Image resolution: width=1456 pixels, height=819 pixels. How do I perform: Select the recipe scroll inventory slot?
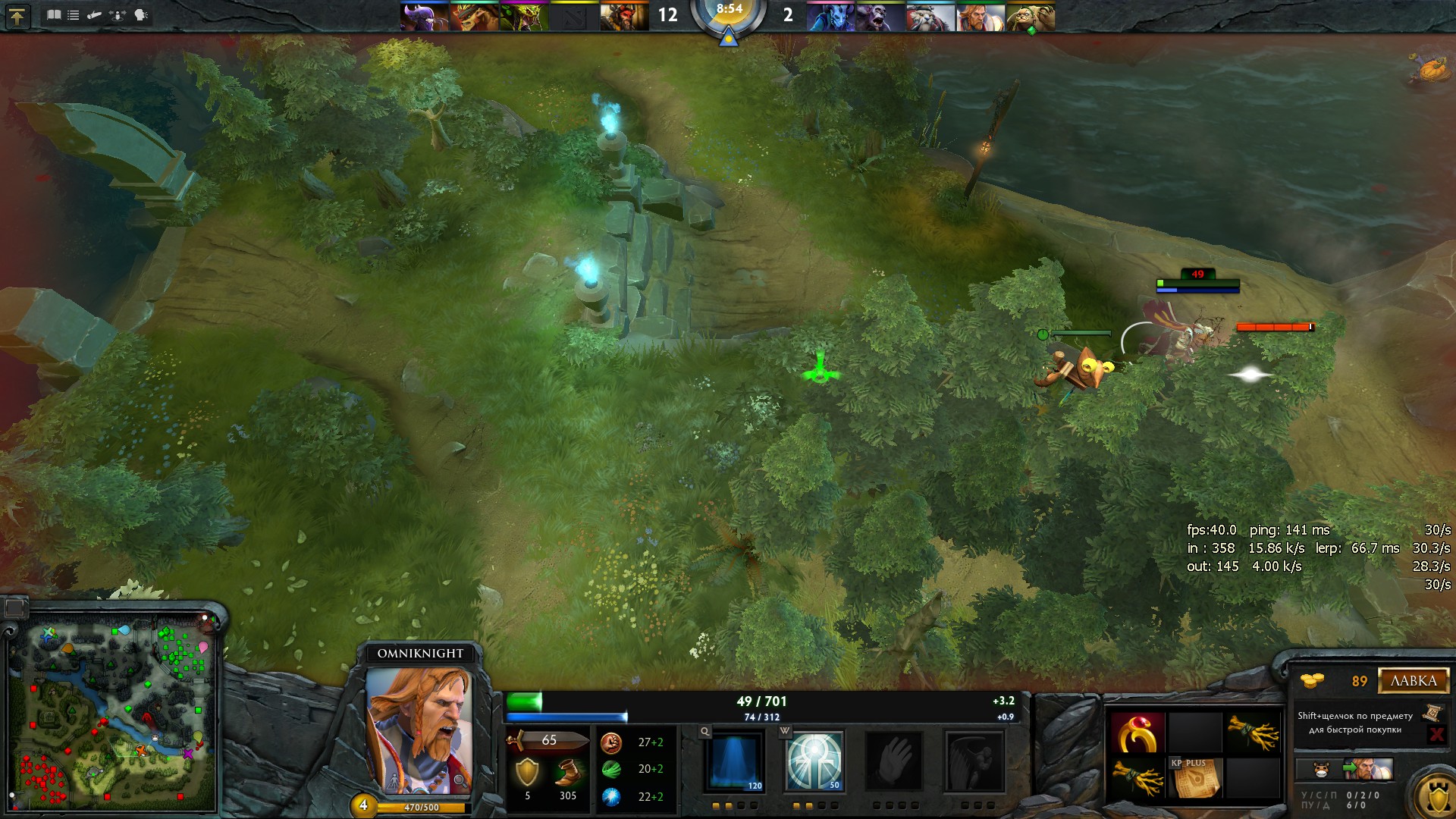(1195, 777)
